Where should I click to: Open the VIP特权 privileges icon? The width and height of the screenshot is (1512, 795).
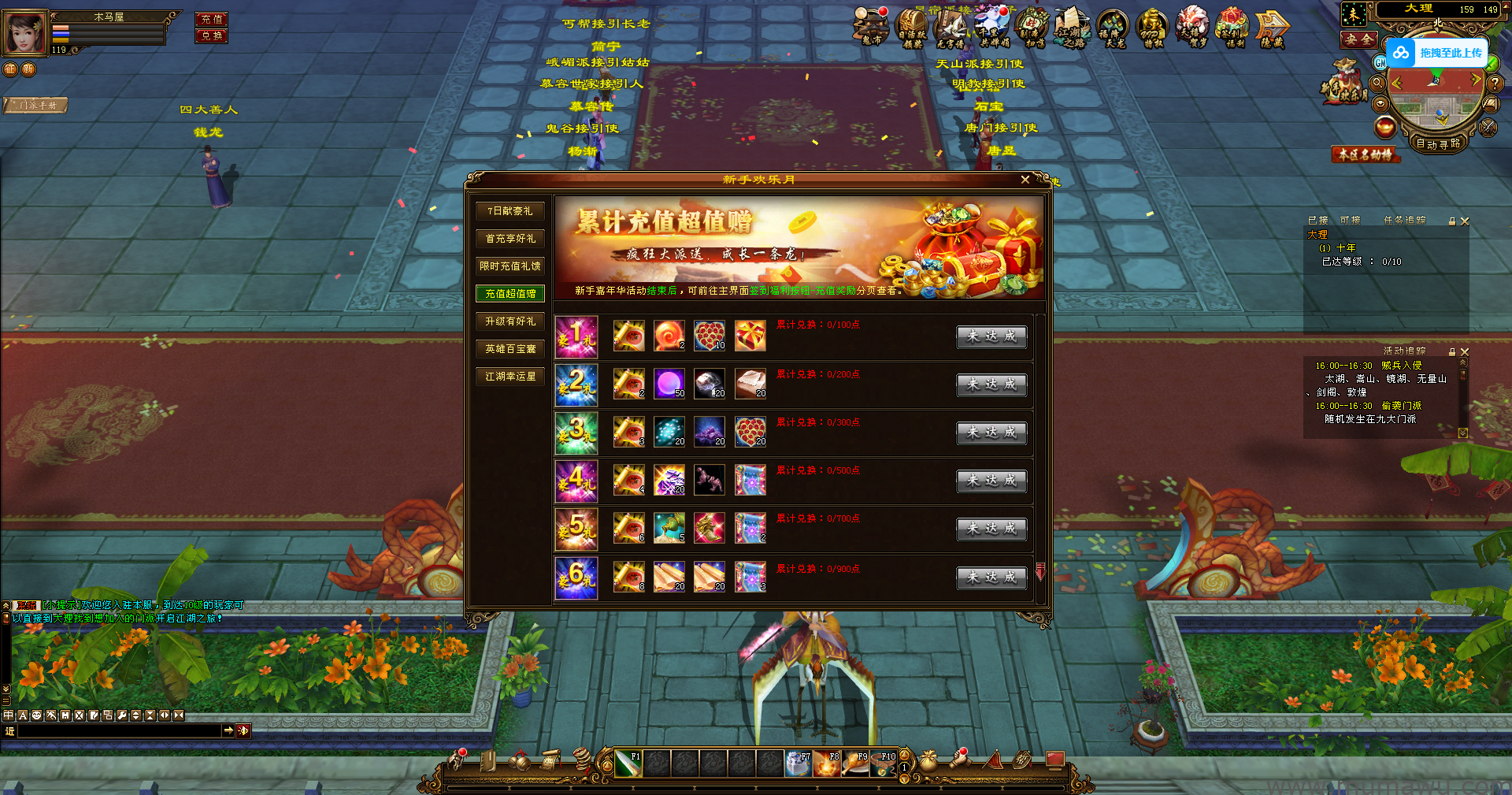pyautogui.click(x=1152, y=28)
